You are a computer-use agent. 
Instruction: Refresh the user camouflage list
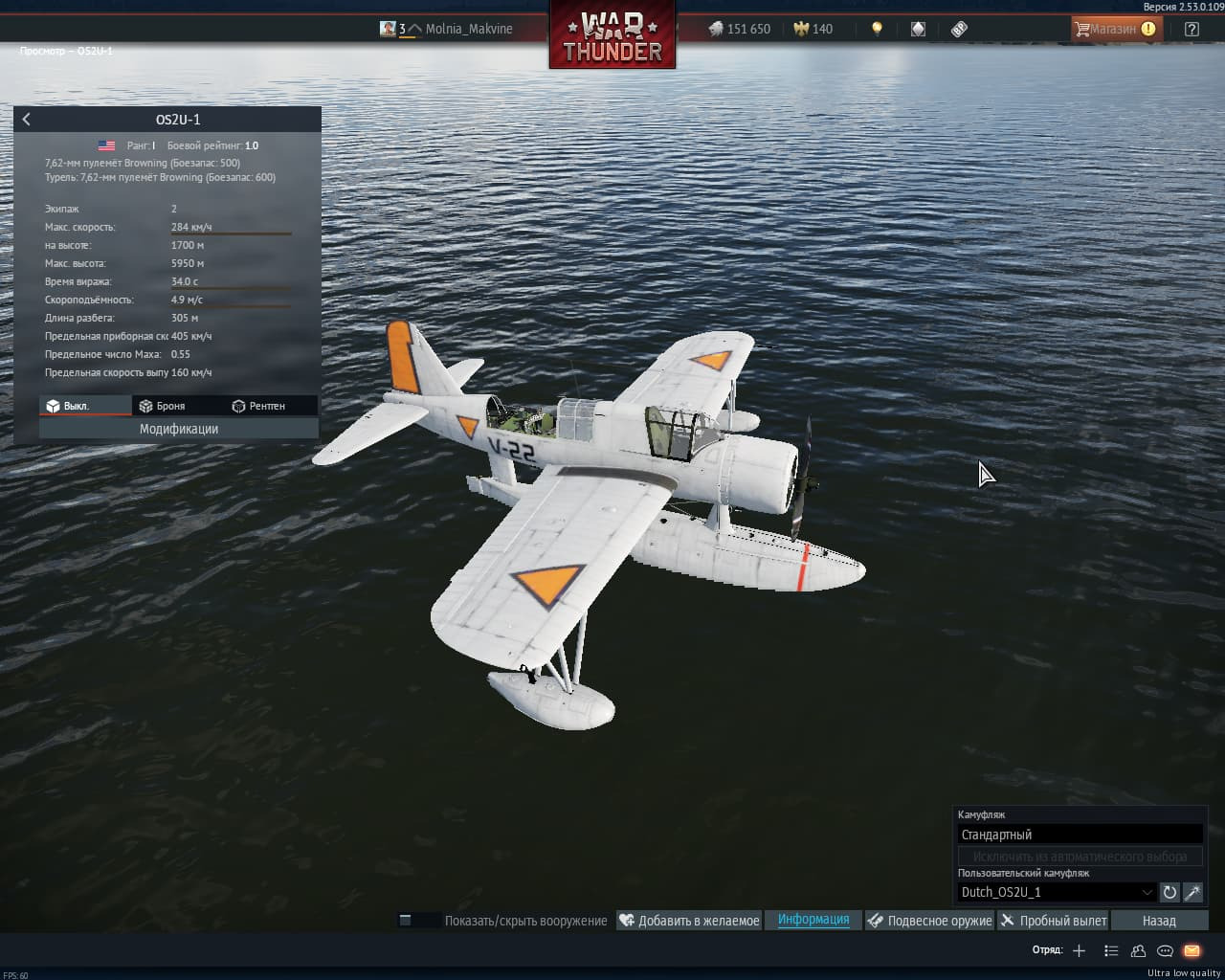click(1169, 892)
